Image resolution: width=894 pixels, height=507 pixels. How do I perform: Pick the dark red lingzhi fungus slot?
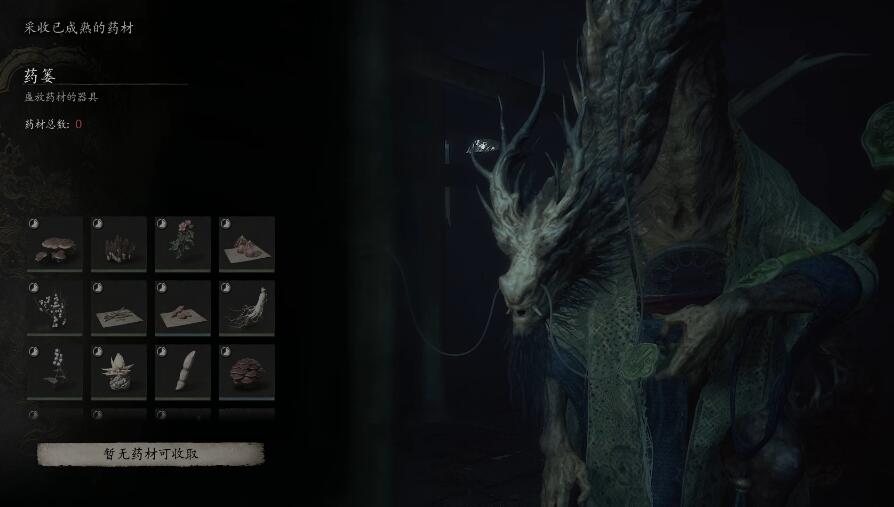click(247, 372)
